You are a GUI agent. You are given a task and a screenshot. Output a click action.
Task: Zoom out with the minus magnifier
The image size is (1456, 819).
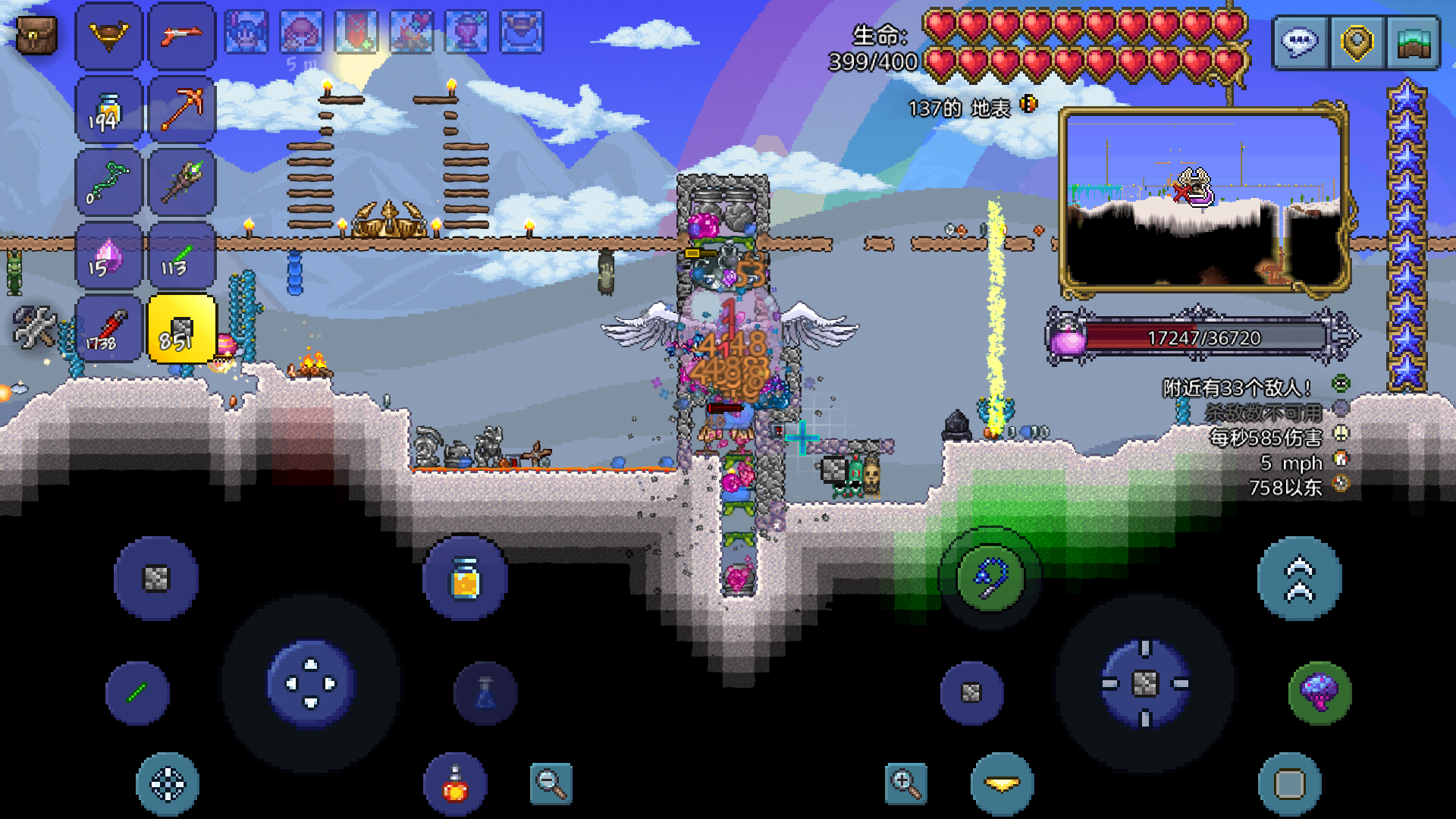click(551, 783)
